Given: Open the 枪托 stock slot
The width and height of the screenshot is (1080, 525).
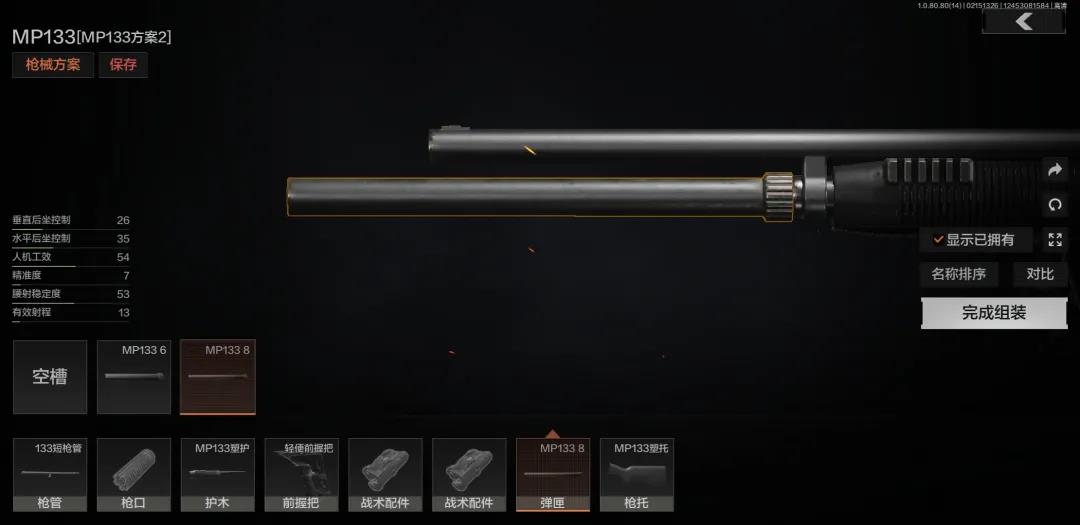Looking at the screenshot, I should click(x=636, y=475).
